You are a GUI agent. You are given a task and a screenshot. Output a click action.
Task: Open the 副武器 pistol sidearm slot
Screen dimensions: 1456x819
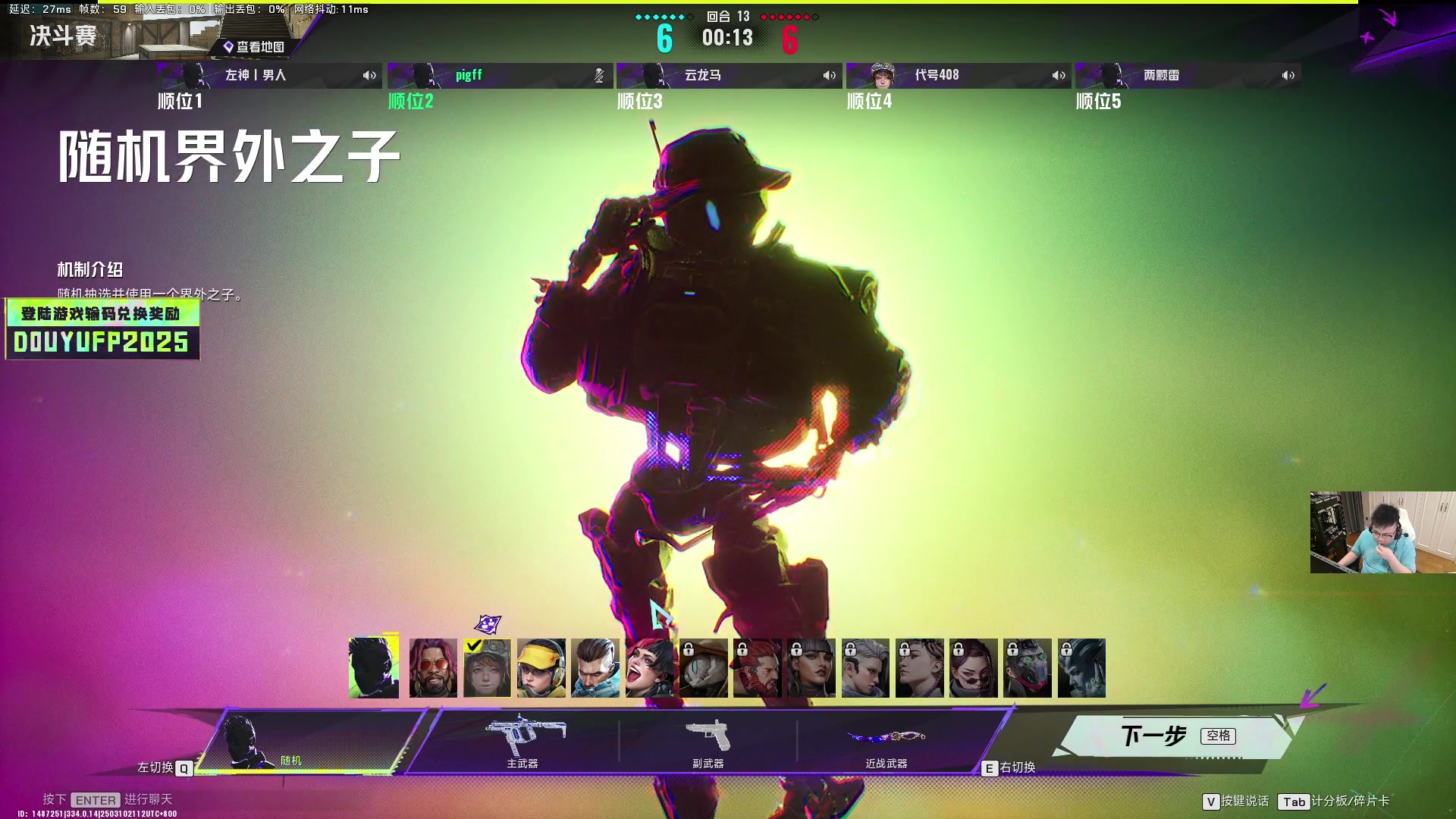point(708,741)
